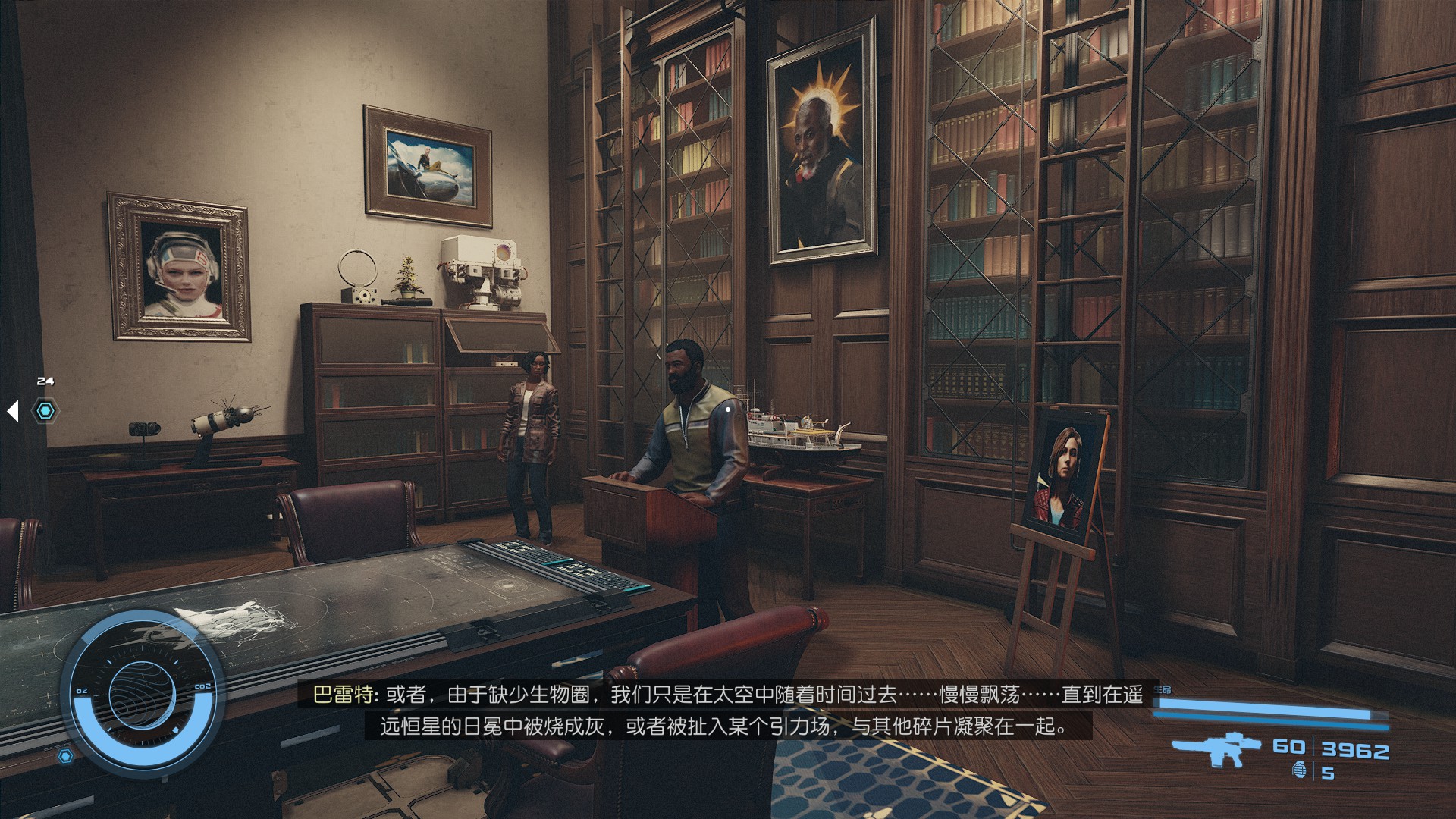1456x819 pixels.
Task: Click the diamond waypoint marker on the compass ring
Action: pos(176,730)
